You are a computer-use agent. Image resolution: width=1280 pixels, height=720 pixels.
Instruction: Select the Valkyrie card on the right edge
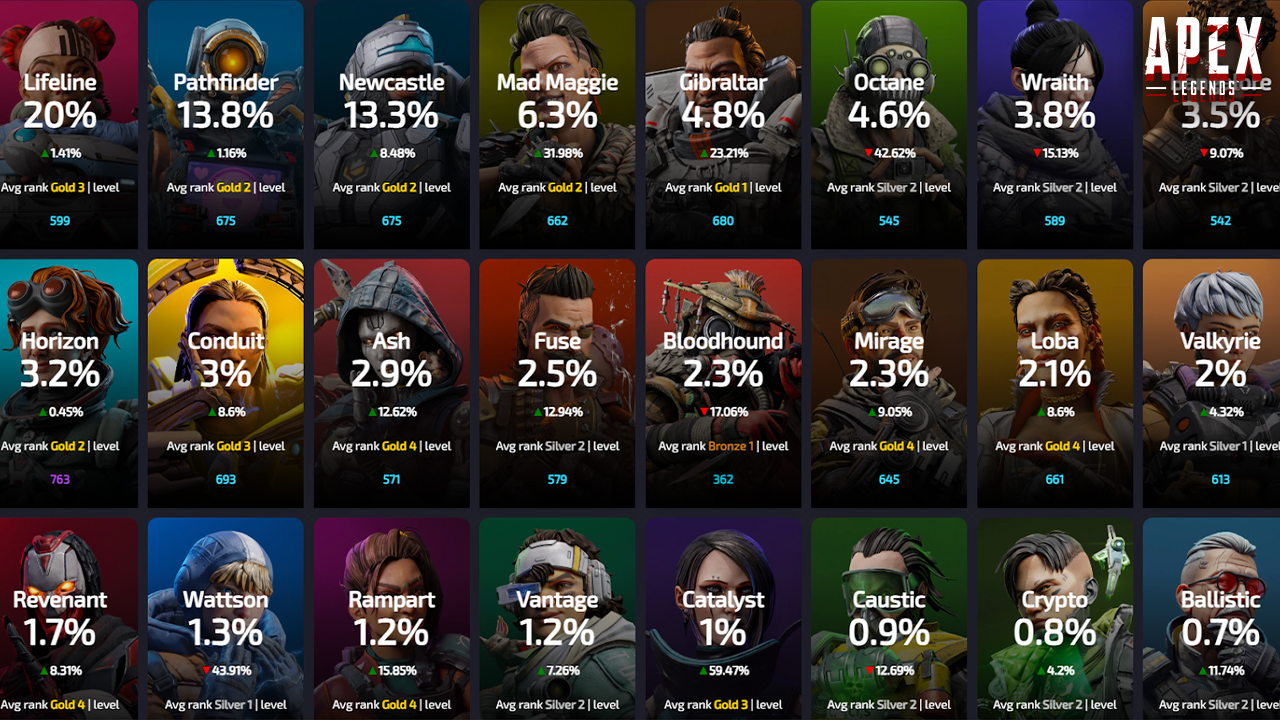pos(1220,382)
